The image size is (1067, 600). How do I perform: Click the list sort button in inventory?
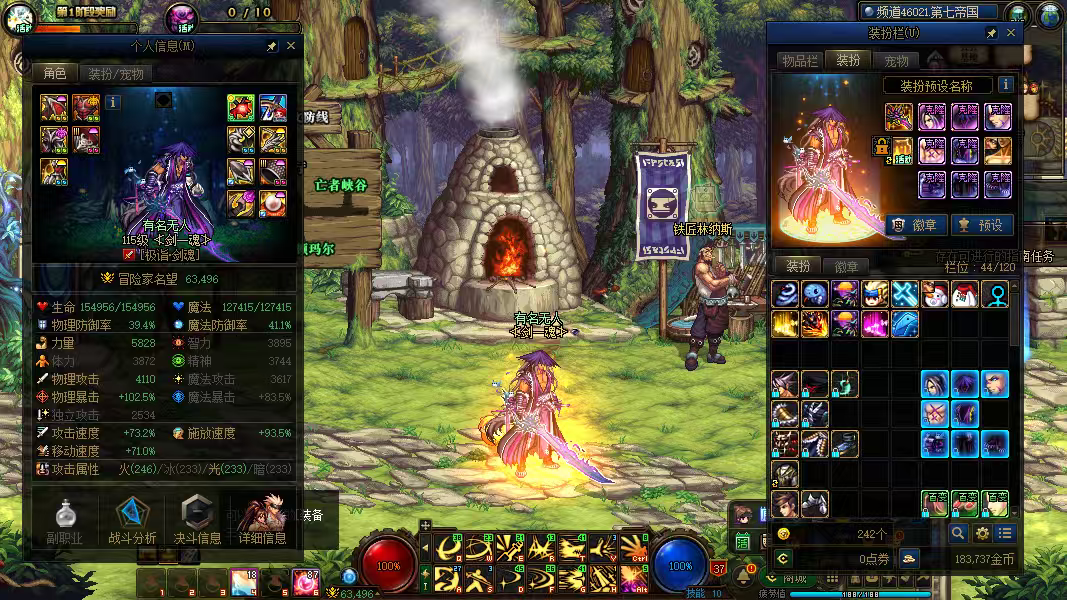click(x=1006, y=534)
